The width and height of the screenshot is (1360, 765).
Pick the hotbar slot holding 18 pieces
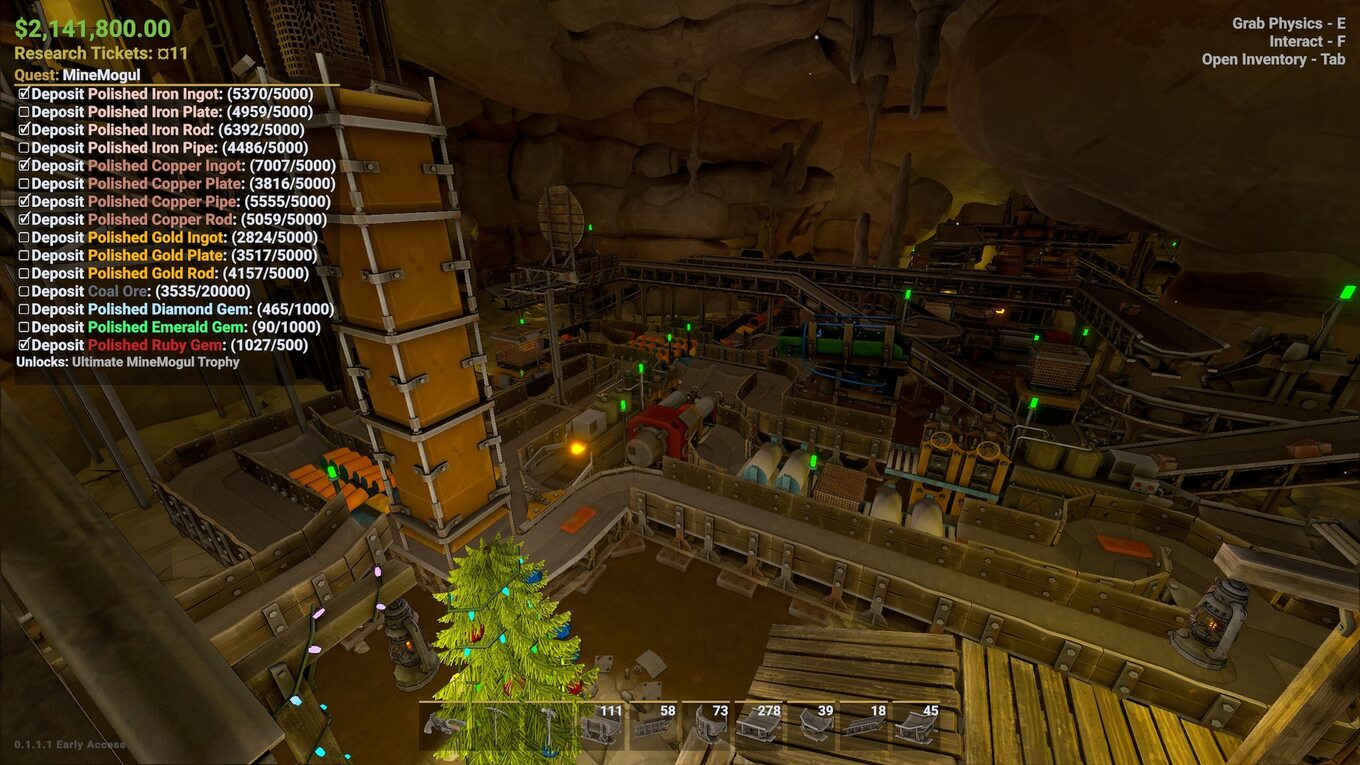point(866,725)
